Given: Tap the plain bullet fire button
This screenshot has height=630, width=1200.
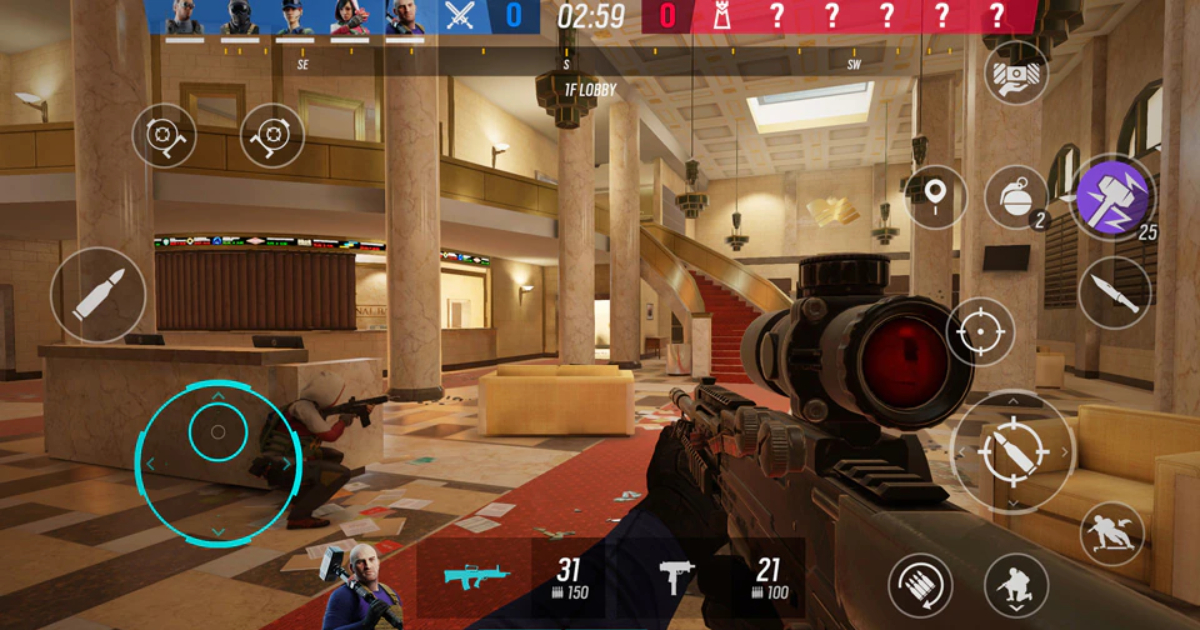Looking at the screenshot, I should pos(98,294).
